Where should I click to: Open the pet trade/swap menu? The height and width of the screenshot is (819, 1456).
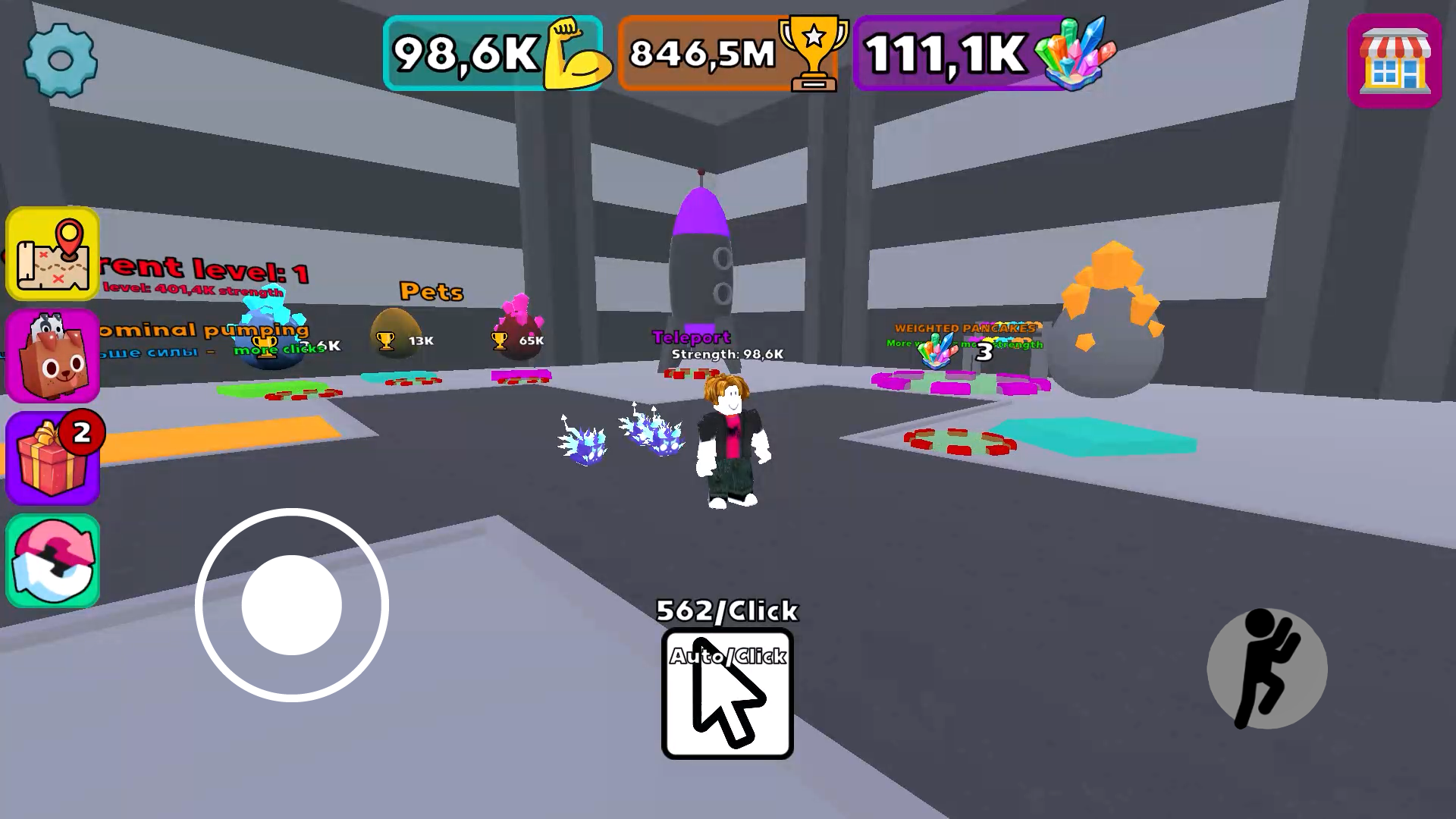pos(52,559)
